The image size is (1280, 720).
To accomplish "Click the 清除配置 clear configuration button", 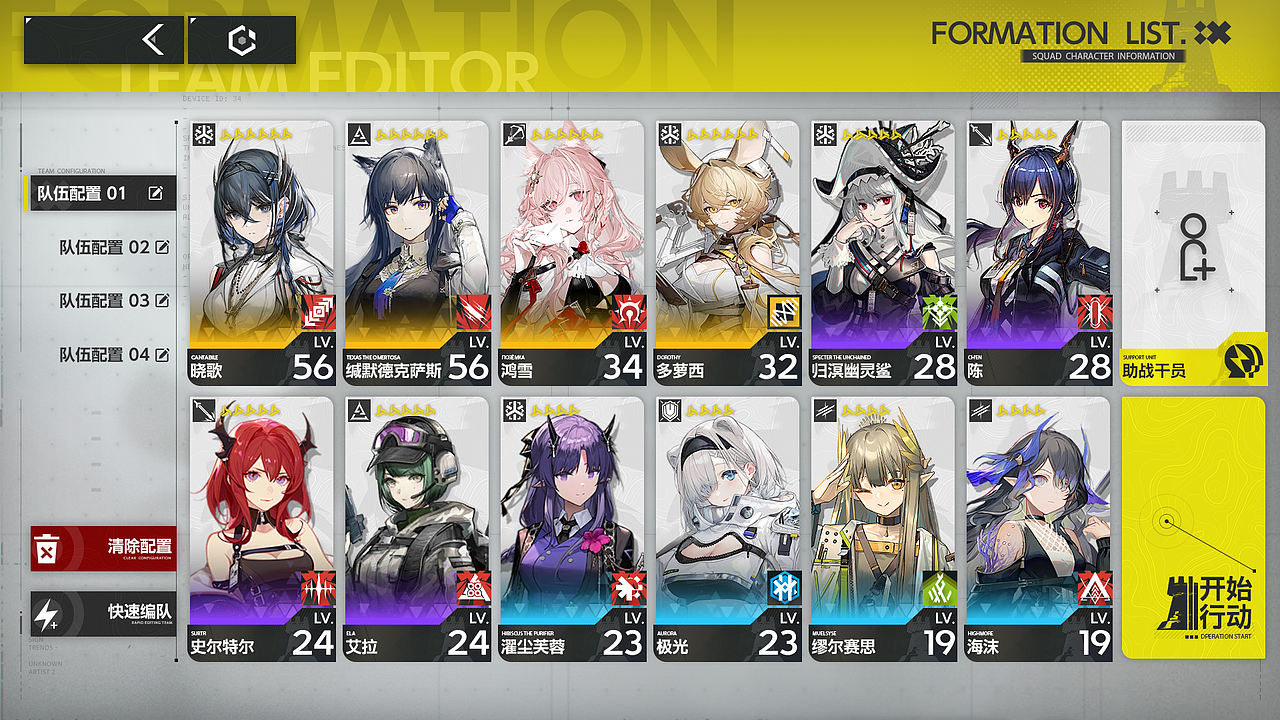I will [103, 550].
